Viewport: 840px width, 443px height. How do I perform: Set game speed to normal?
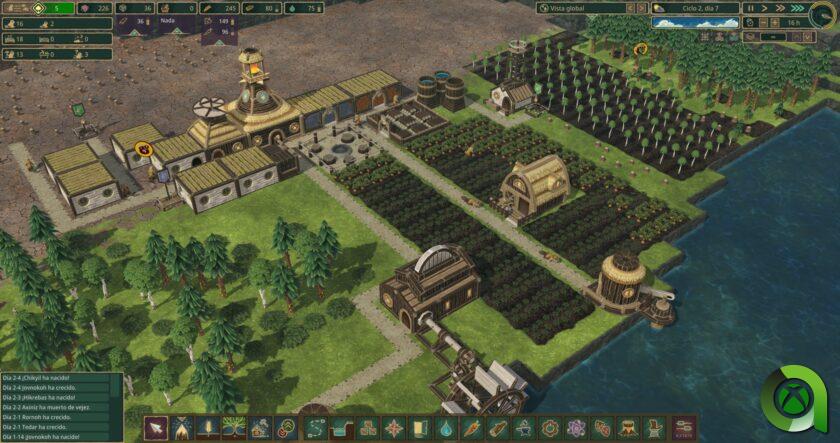click(764, 8)
